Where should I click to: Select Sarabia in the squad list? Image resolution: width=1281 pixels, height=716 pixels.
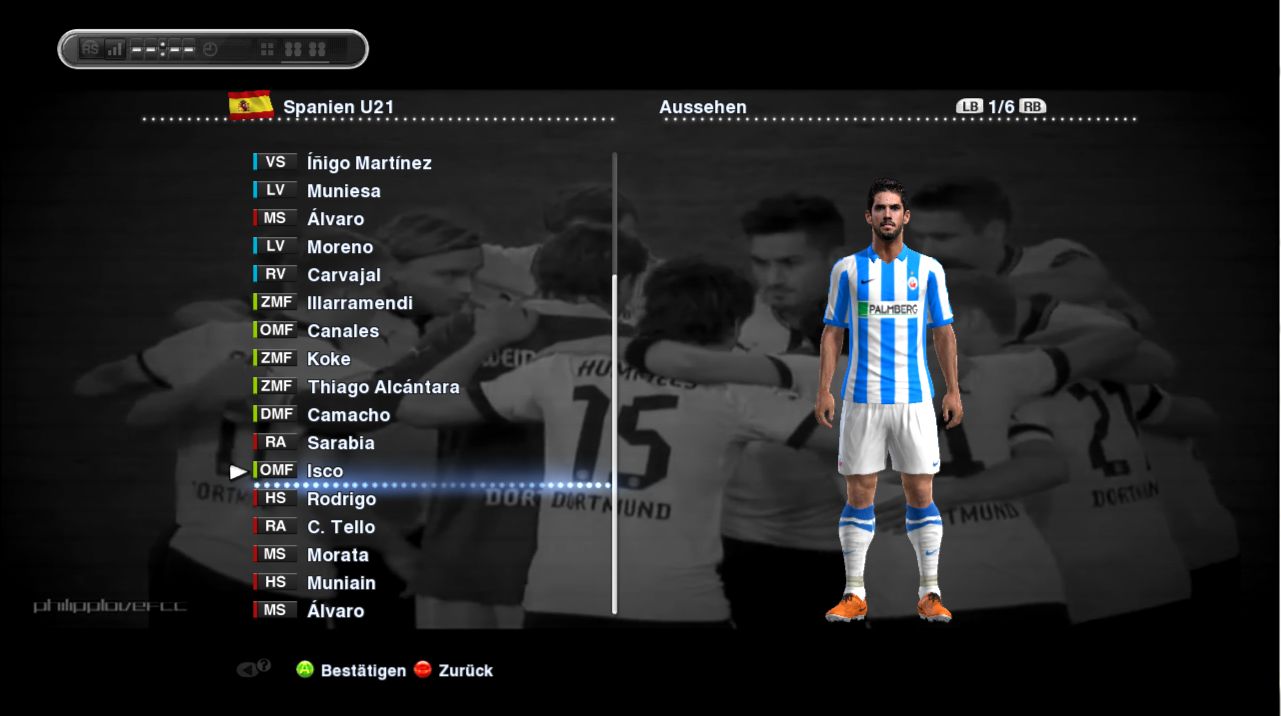click(x=341, y=443)
